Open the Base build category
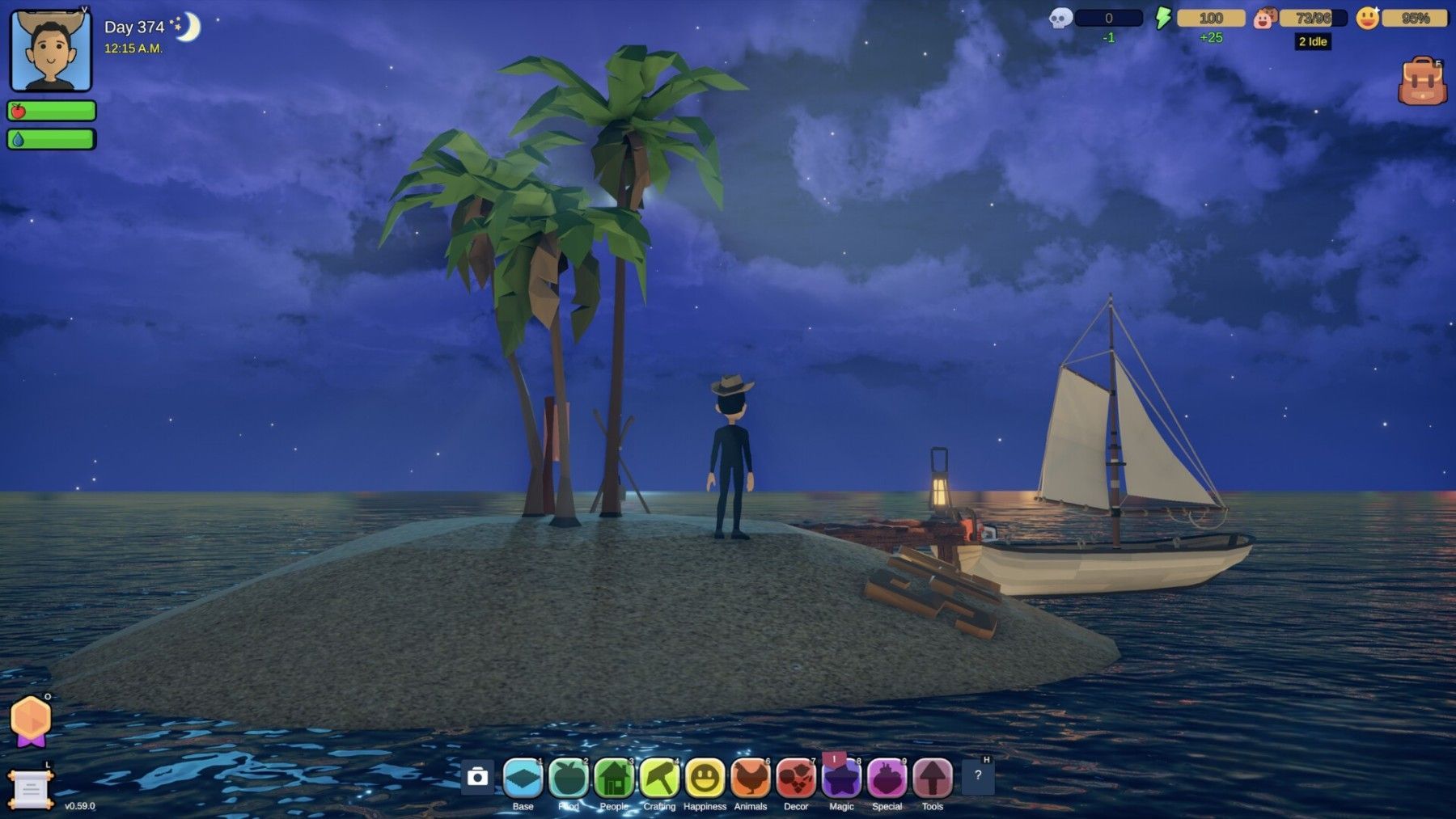Viewport: 1456px width, 819px height. (x=523, y=778)
